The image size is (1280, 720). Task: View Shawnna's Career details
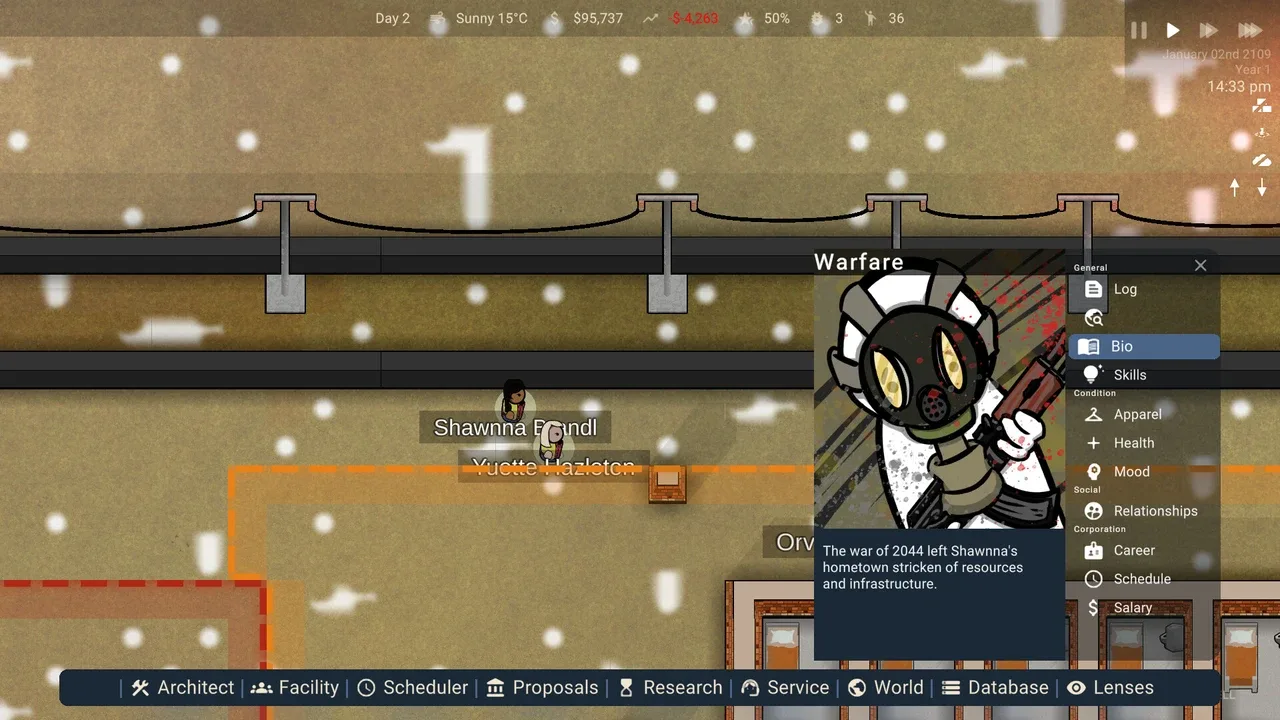click(1134, 550)
